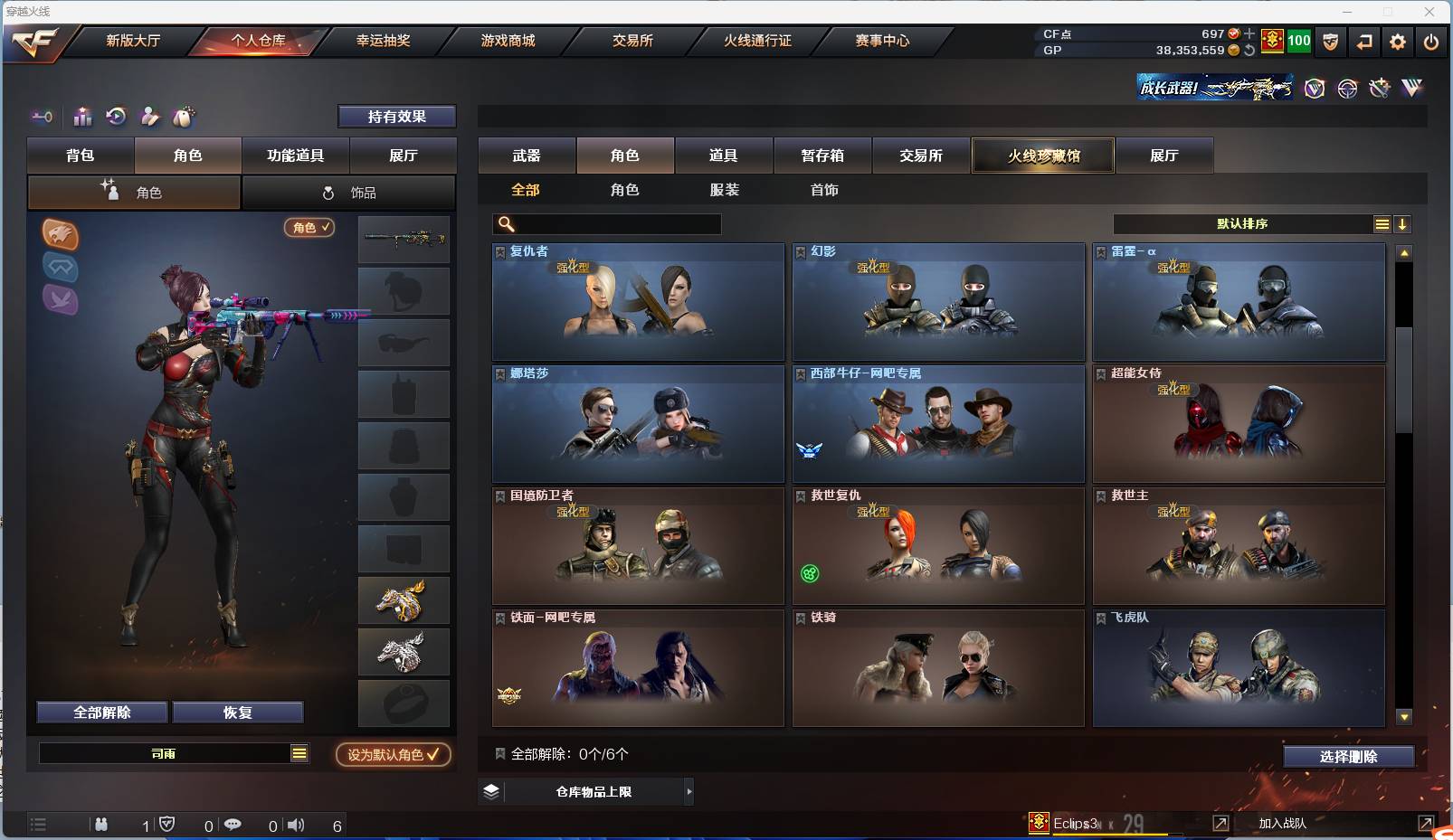Switch to the 火线珍藏馆 tab

coord(1042,155)
